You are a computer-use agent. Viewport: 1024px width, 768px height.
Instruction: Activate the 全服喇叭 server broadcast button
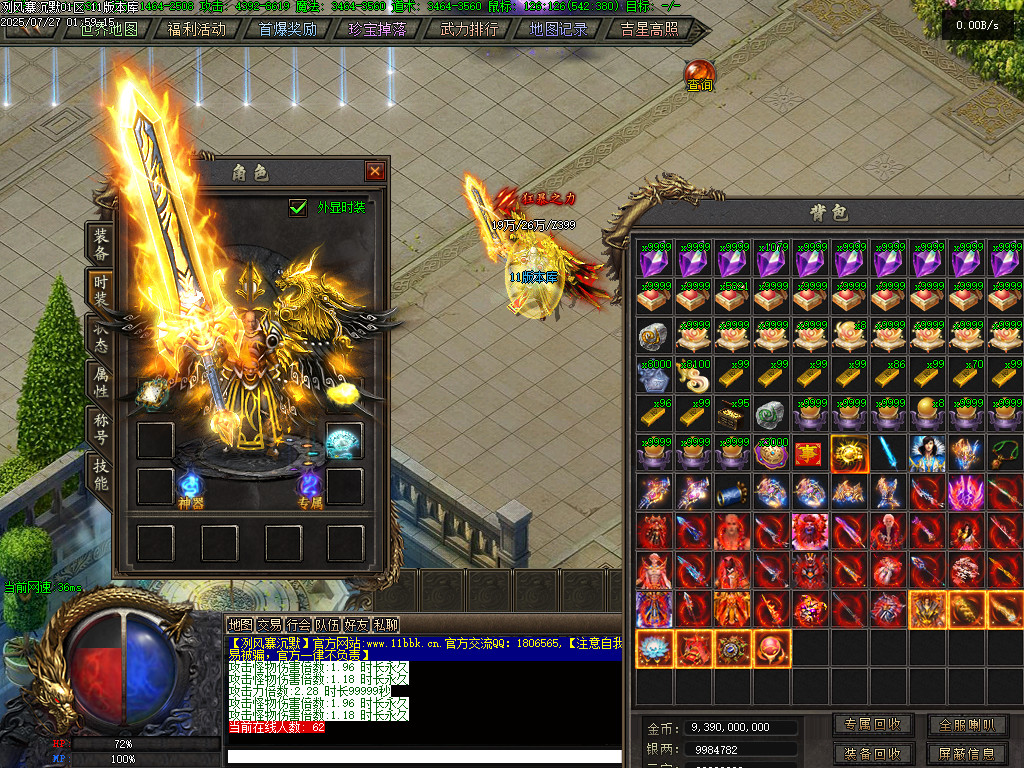pos(966,725)
